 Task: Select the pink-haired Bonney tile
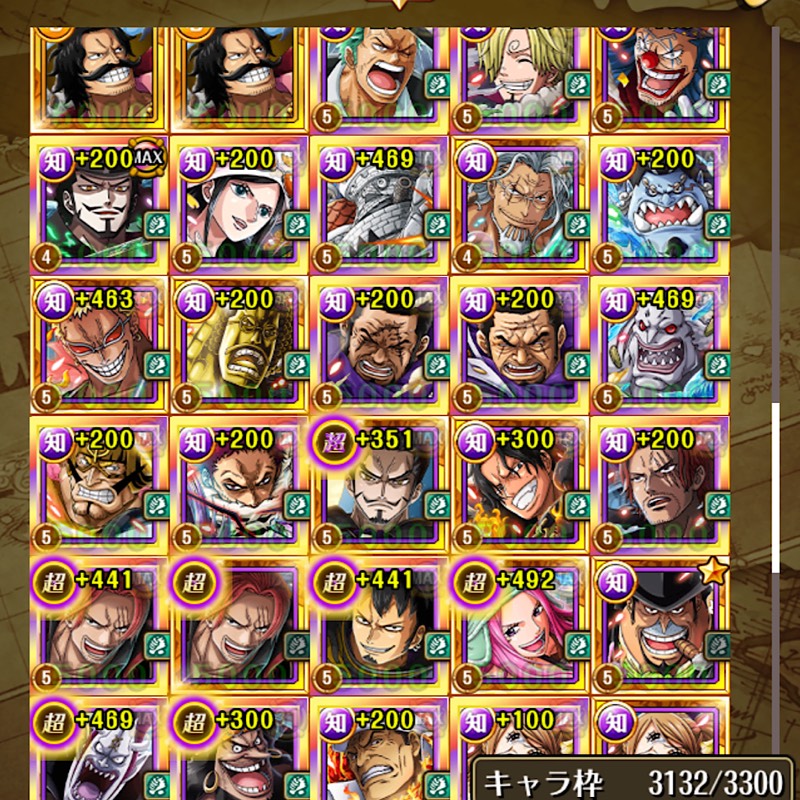click(520, 625)
